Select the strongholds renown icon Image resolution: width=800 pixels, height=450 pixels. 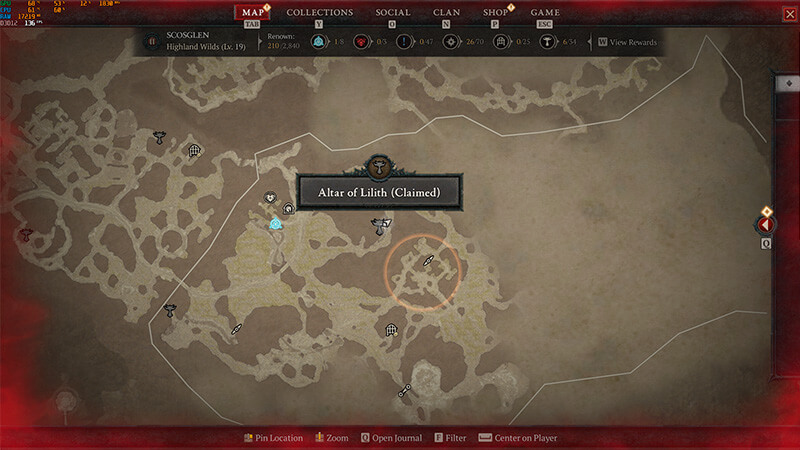(x=361, y=42)
